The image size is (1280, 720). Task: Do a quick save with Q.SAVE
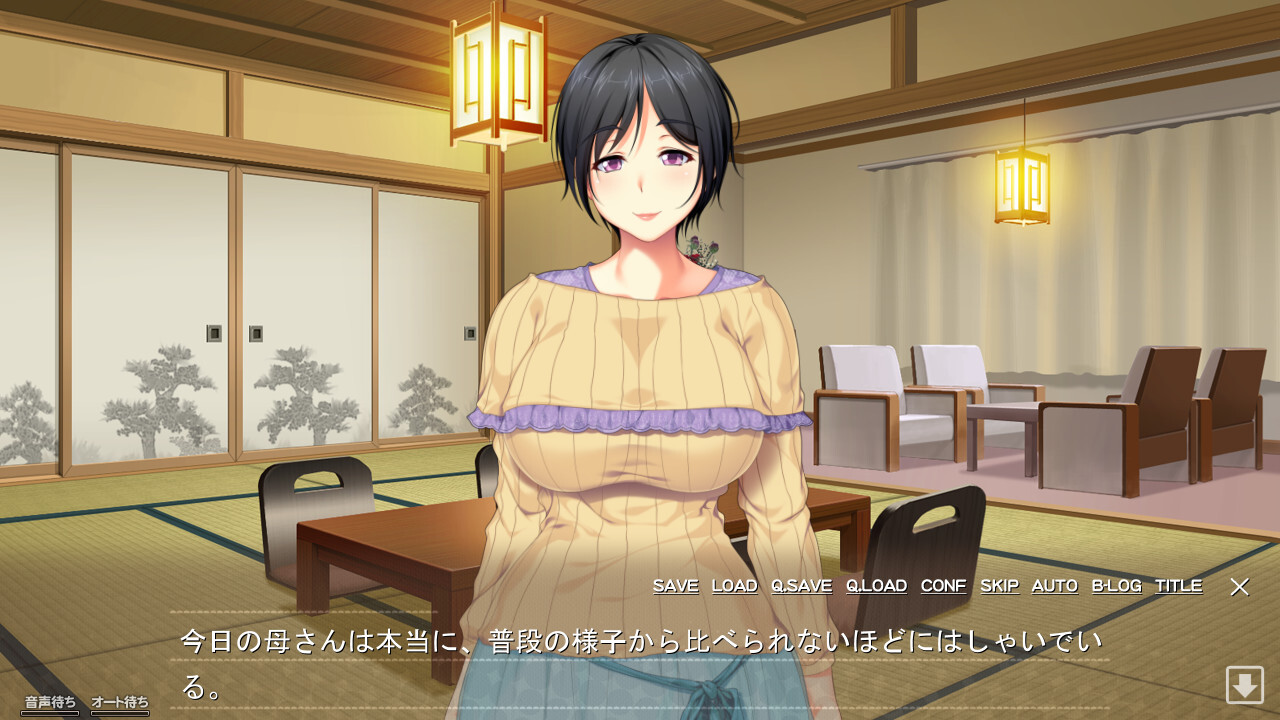pos(801,586)
